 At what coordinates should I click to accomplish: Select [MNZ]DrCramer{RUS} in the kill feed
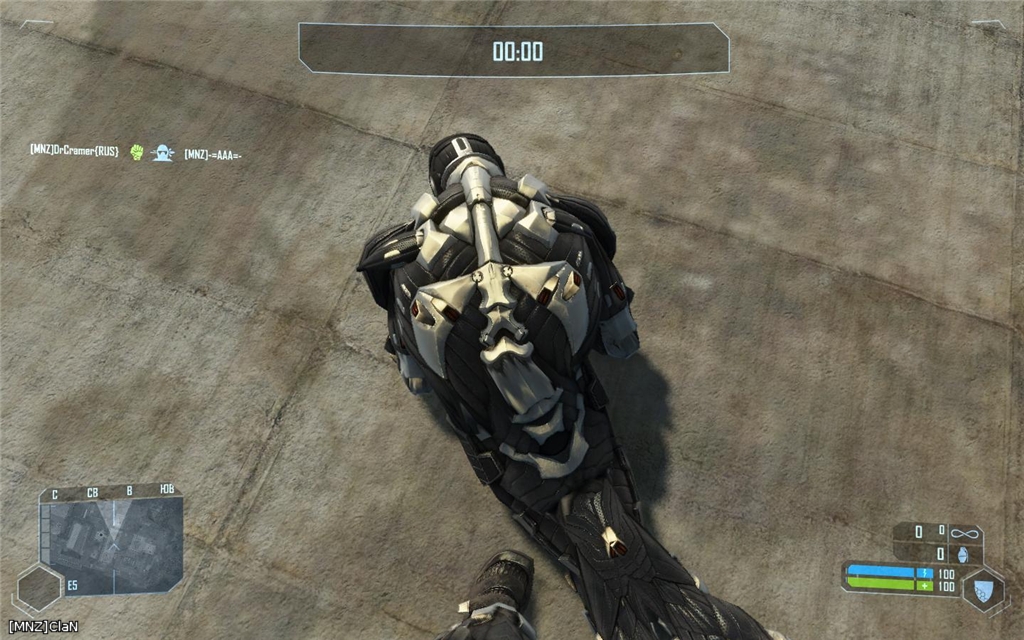74,152
